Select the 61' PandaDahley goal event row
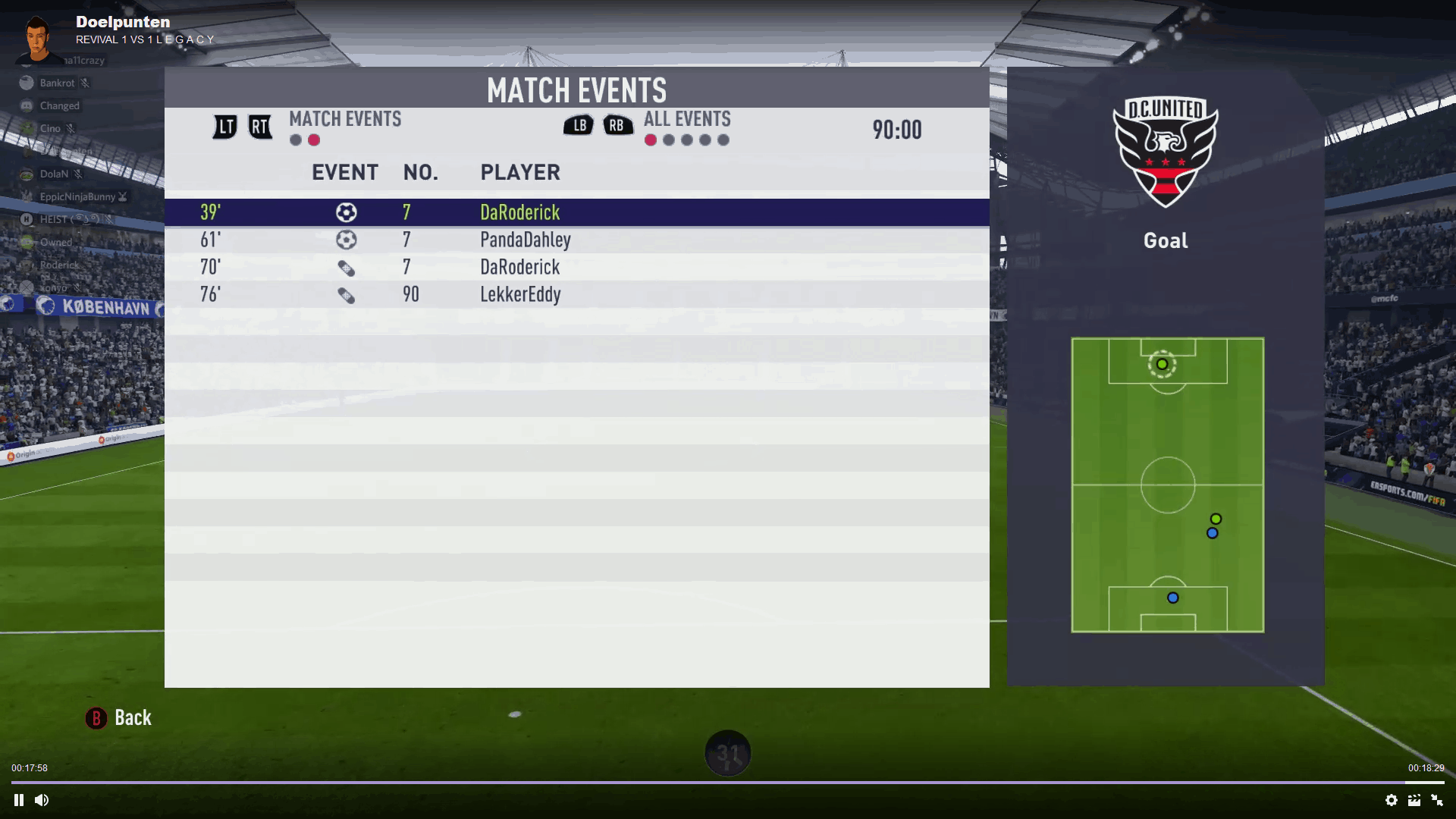Screen dimensions: 1456x819 click(x=576, y=240)
